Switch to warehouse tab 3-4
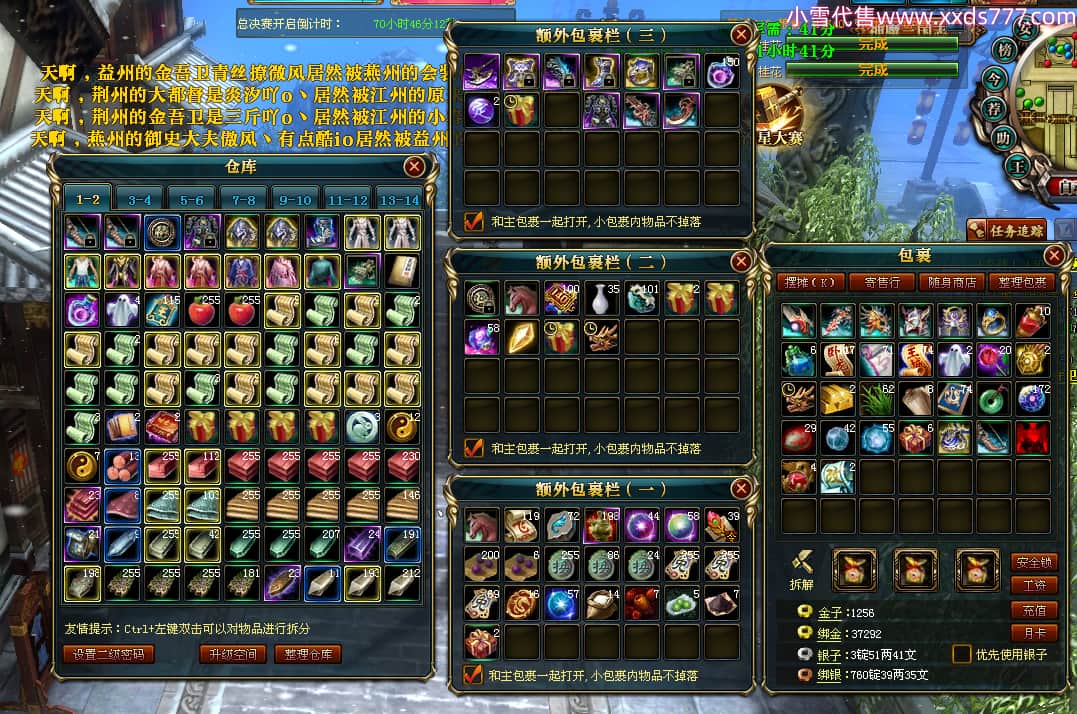The image size is (1077, 714). (140, 200)
